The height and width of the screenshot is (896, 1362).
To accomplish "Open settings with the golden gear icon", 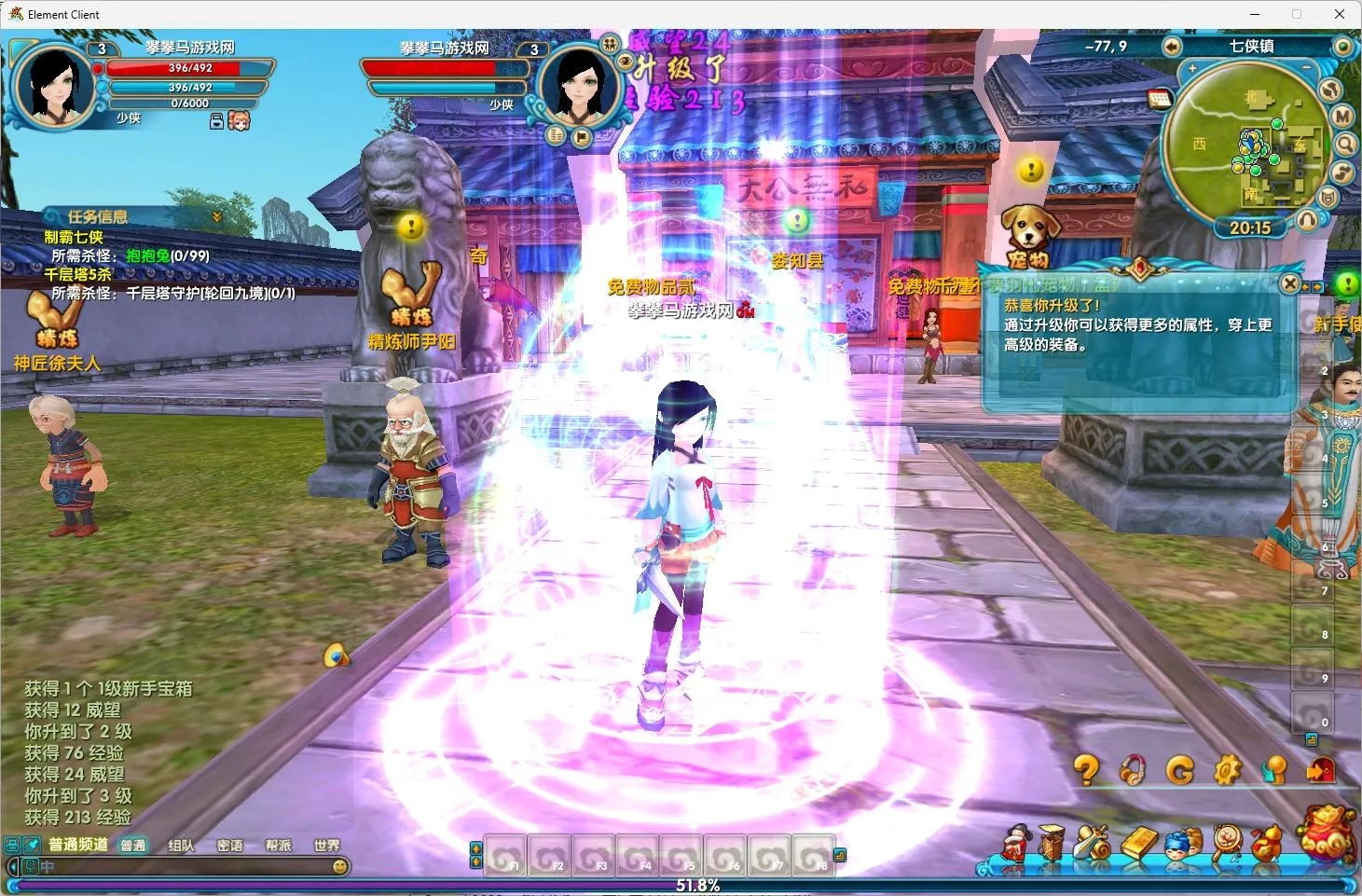I will pos(1227,770).
